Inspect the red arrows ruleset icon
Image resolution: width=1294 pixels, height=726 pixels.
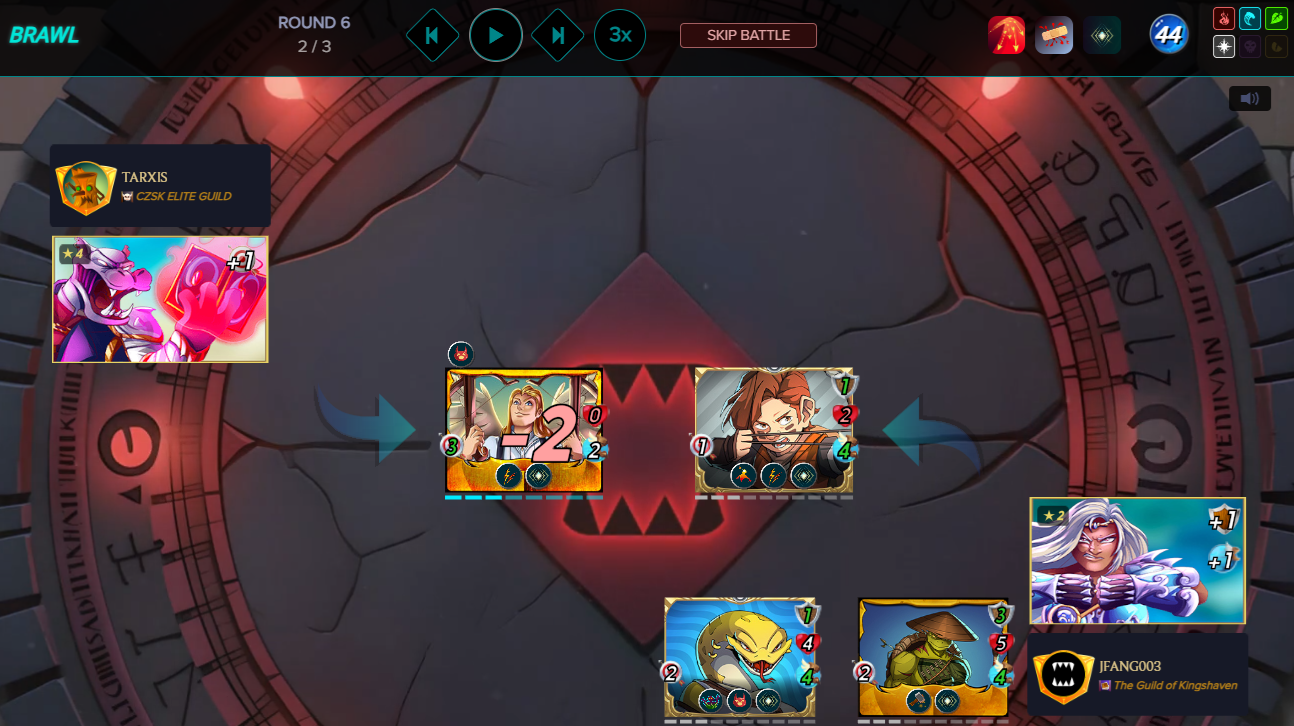[1006, 35]
